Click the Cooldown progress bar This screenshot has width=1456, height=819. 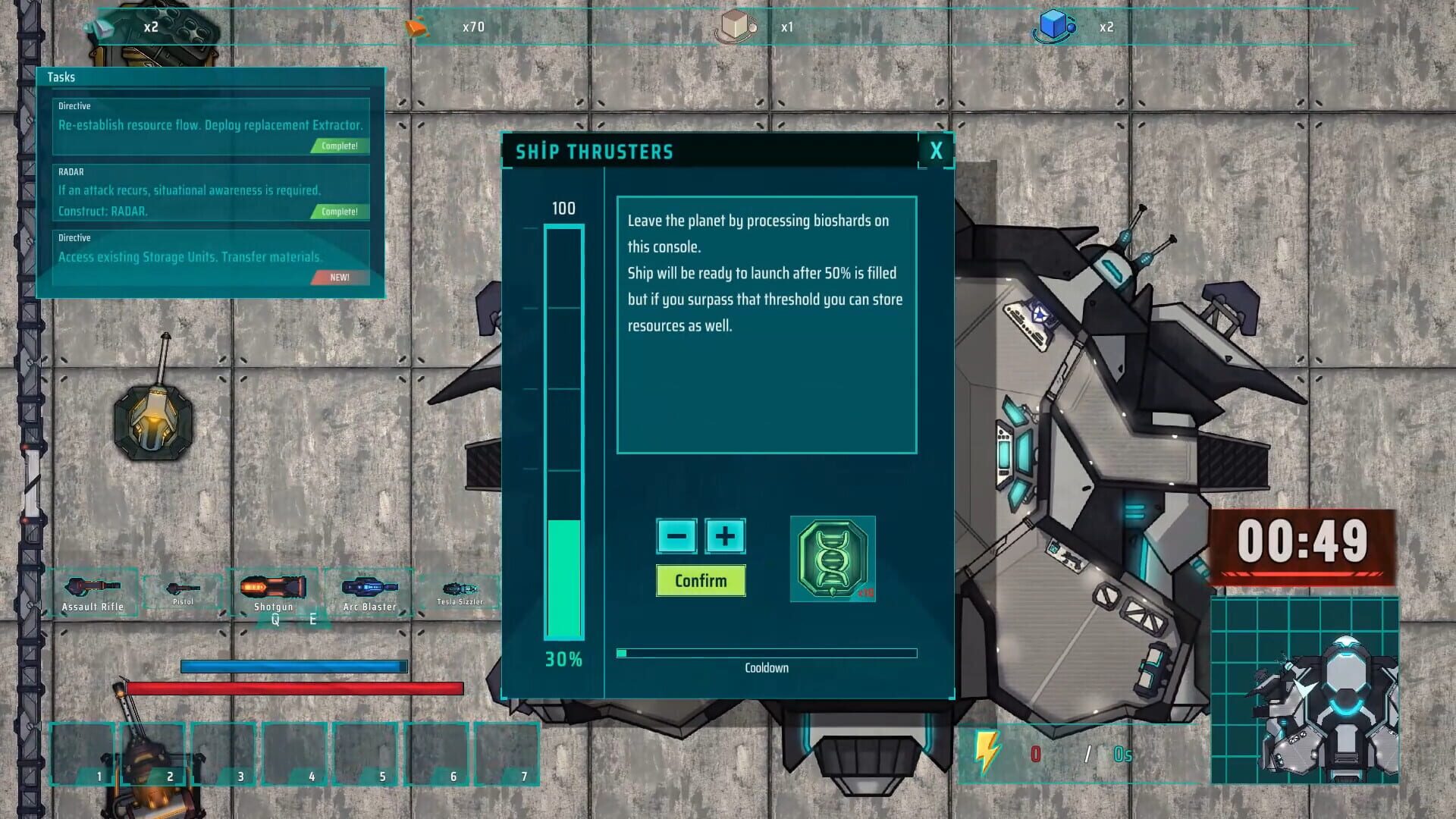[767, 653]
